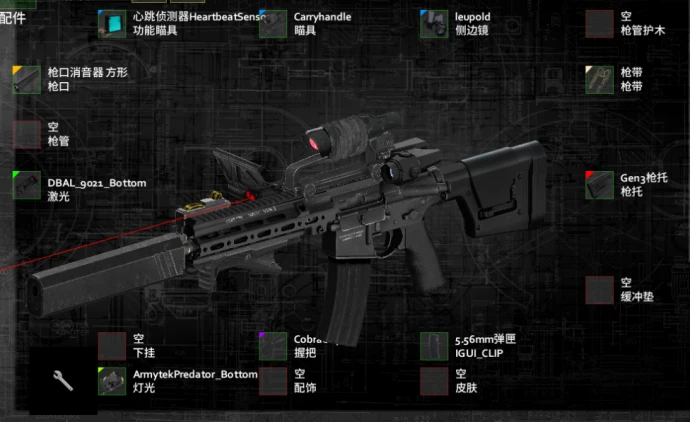690x422 pixels.
Task: Select the empty 枪管护木 handguard slot
Action: [x=599, y=24]
